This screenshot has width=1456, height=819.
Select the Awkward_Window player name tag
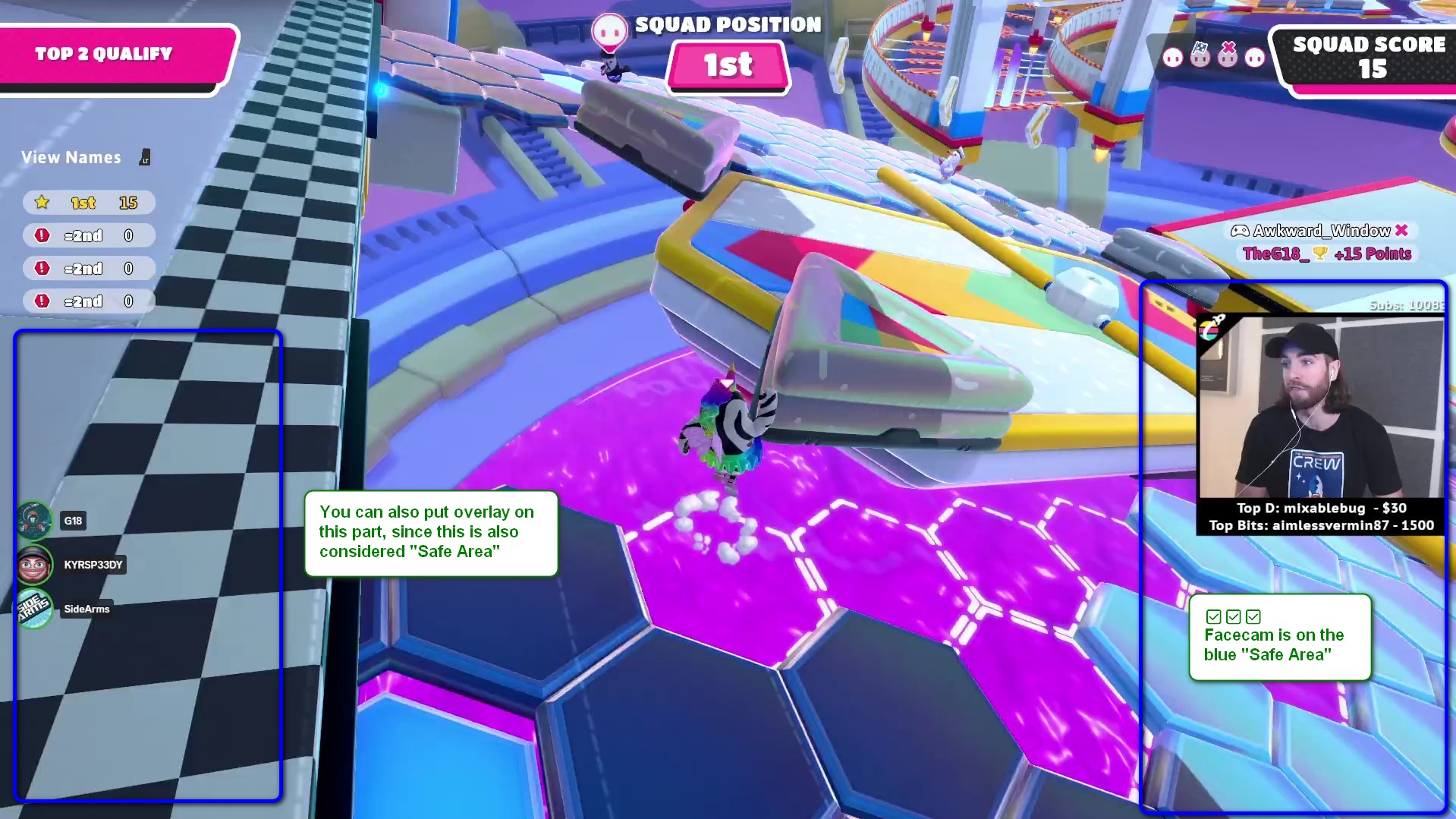click(1319, 231)
